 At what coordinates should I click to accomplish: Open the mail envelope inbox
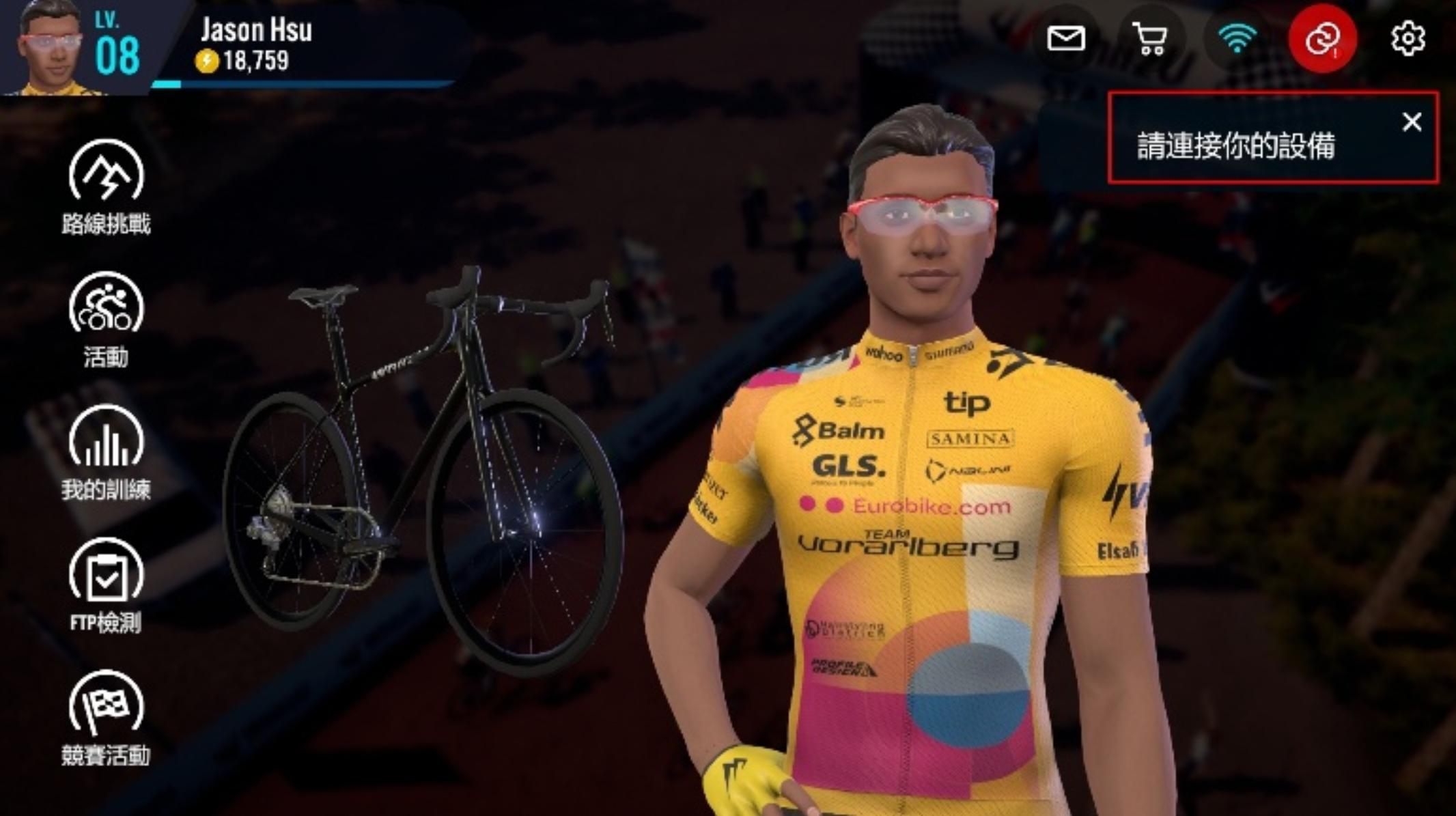click(x=1065, y=38)
